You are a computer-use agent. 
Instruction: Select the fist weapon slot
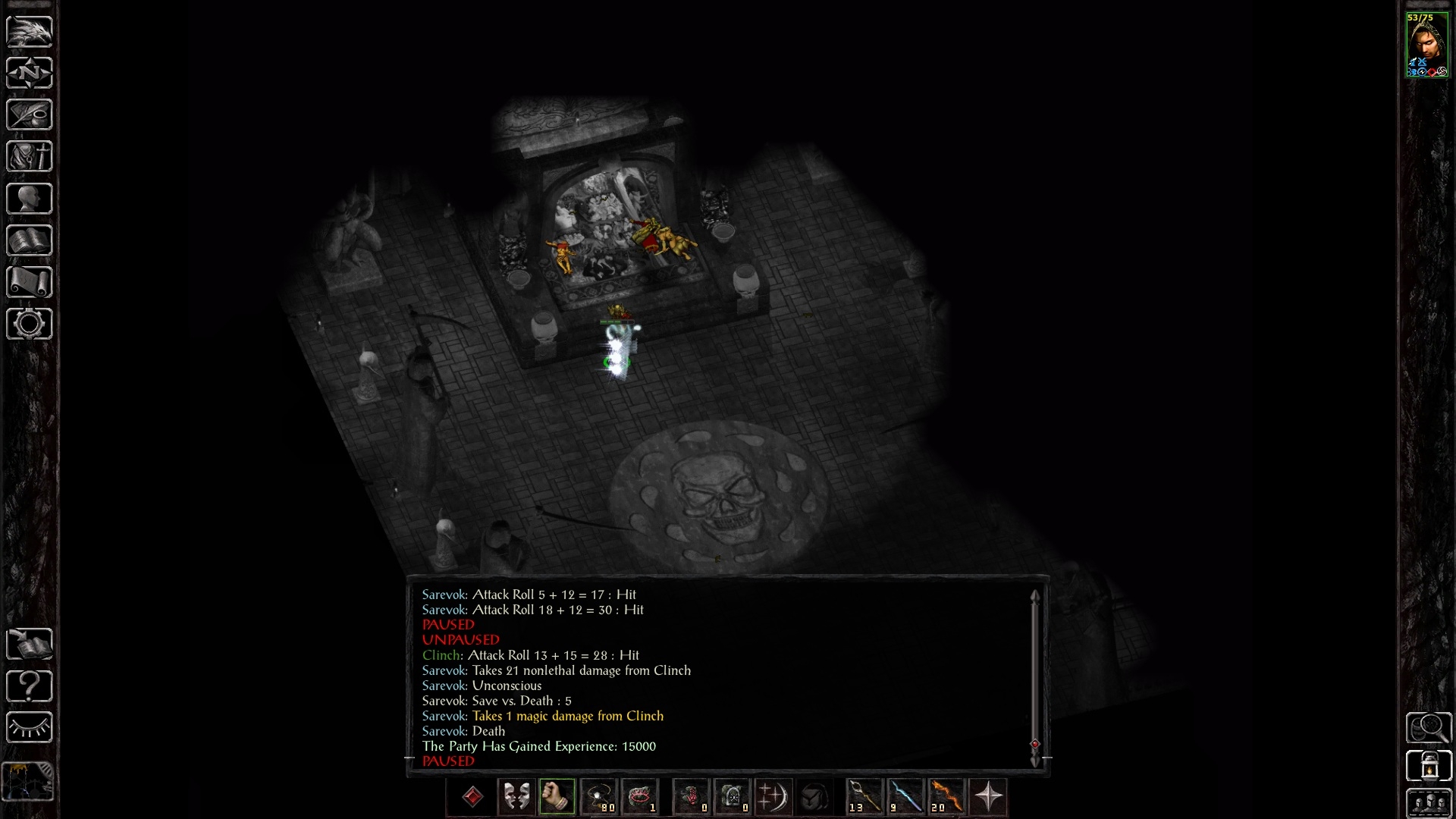(557, 797)
